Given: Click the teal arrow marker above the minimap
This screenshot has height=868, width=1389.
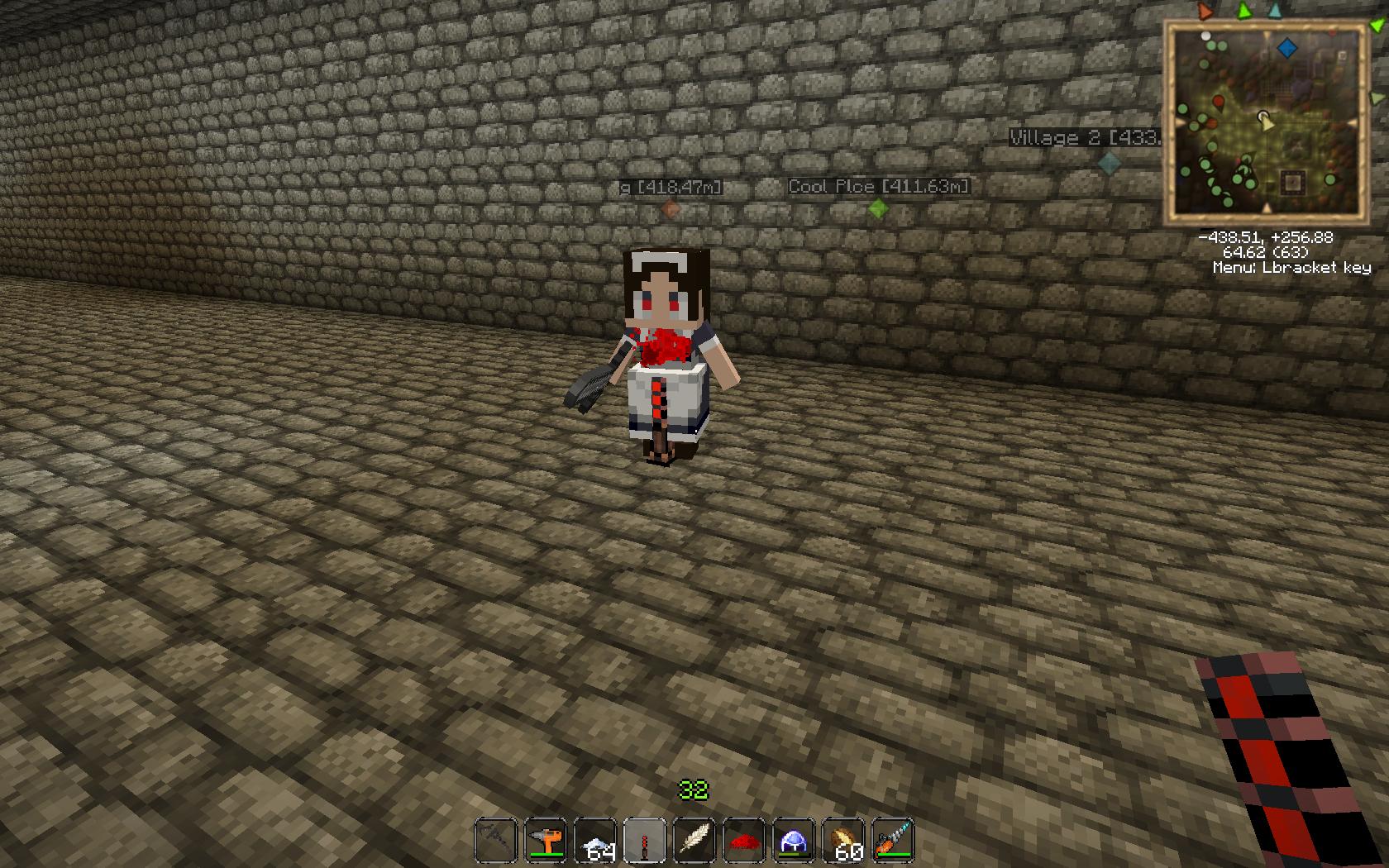Looking at the screenshot, I should point(1274,12).
